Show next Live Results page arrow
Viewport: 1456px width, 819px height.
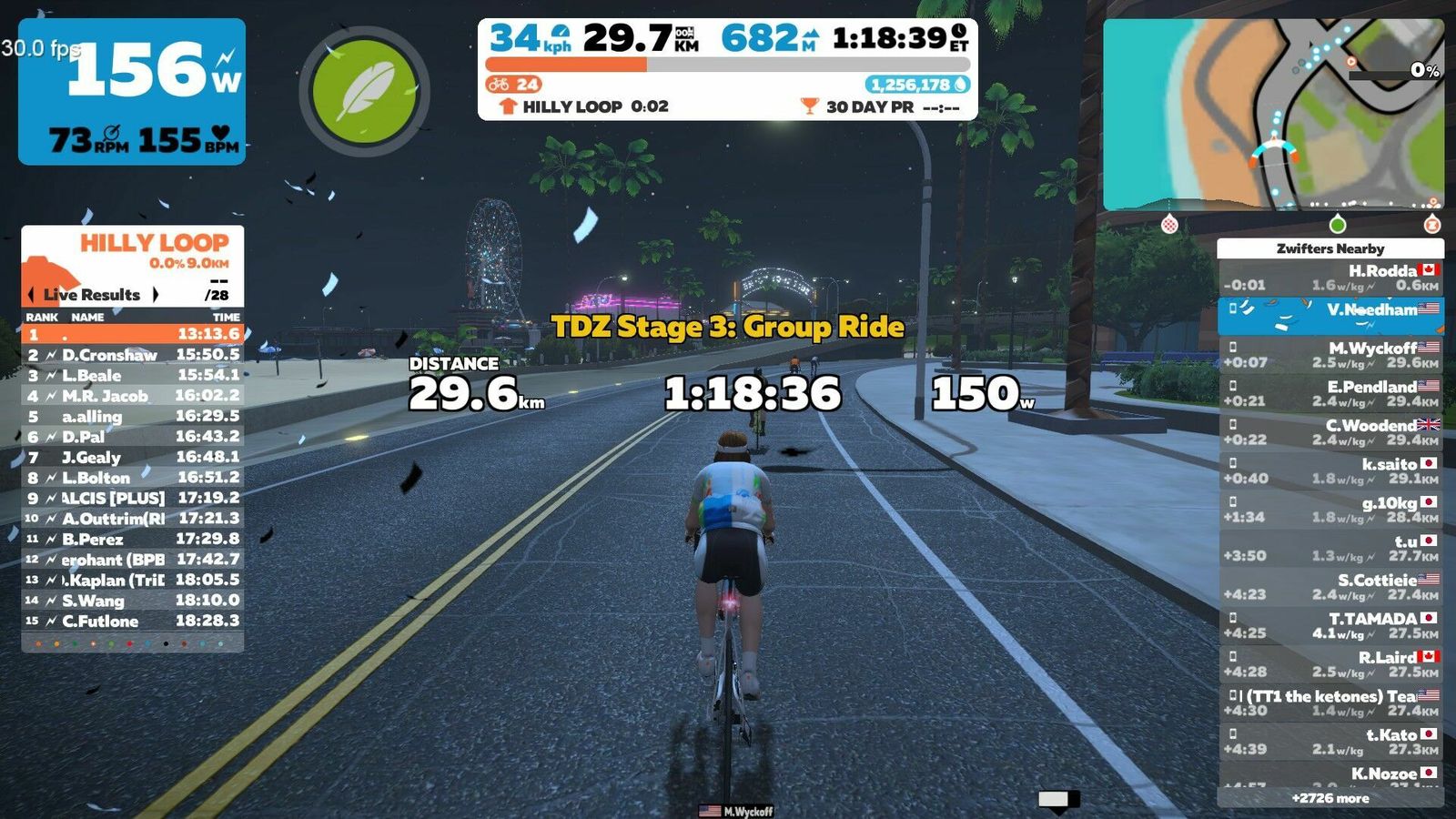pos(156,295)
